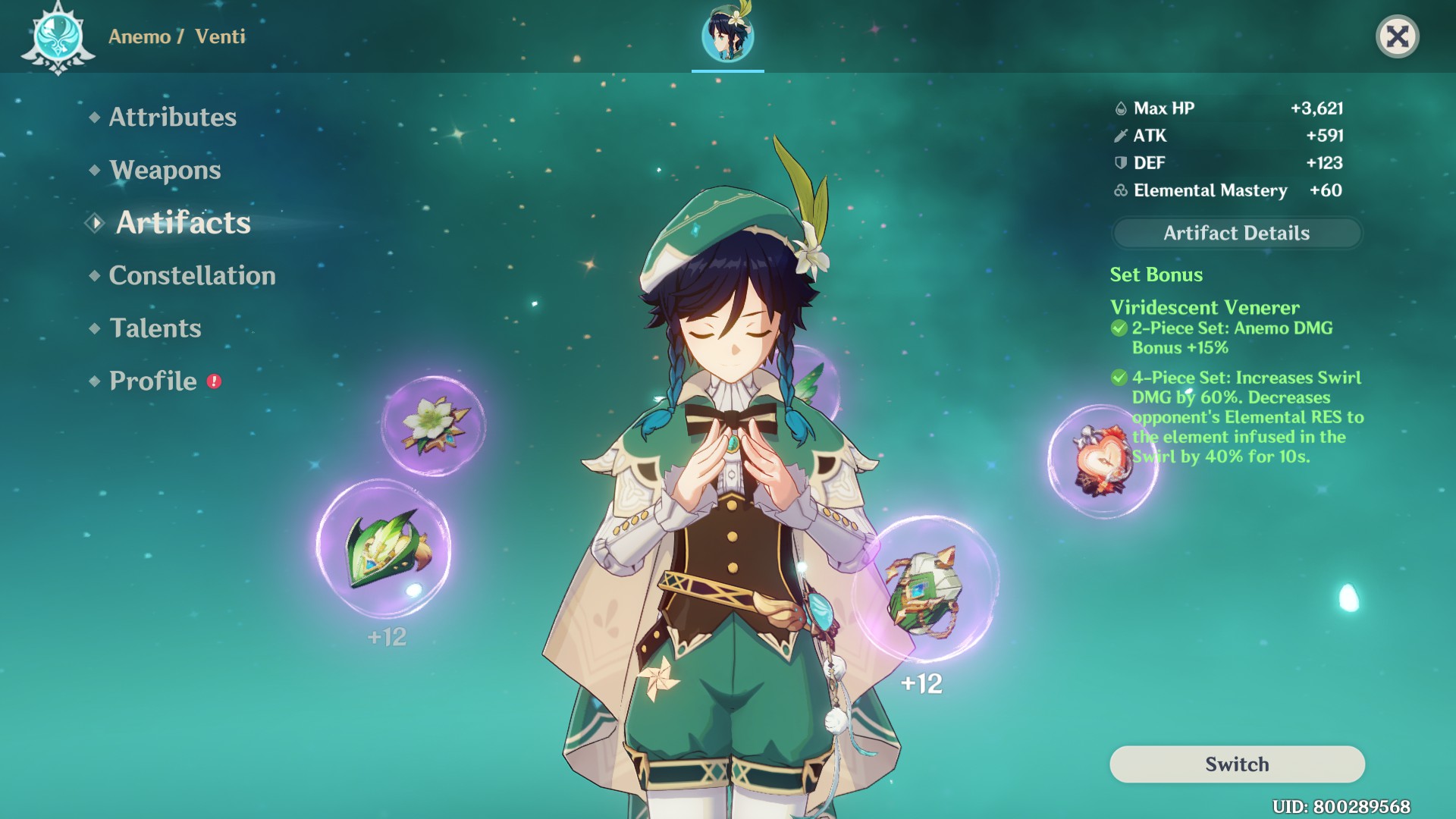View the Profile menu entry
The image size is (1456, 819).
coord(152,381)
